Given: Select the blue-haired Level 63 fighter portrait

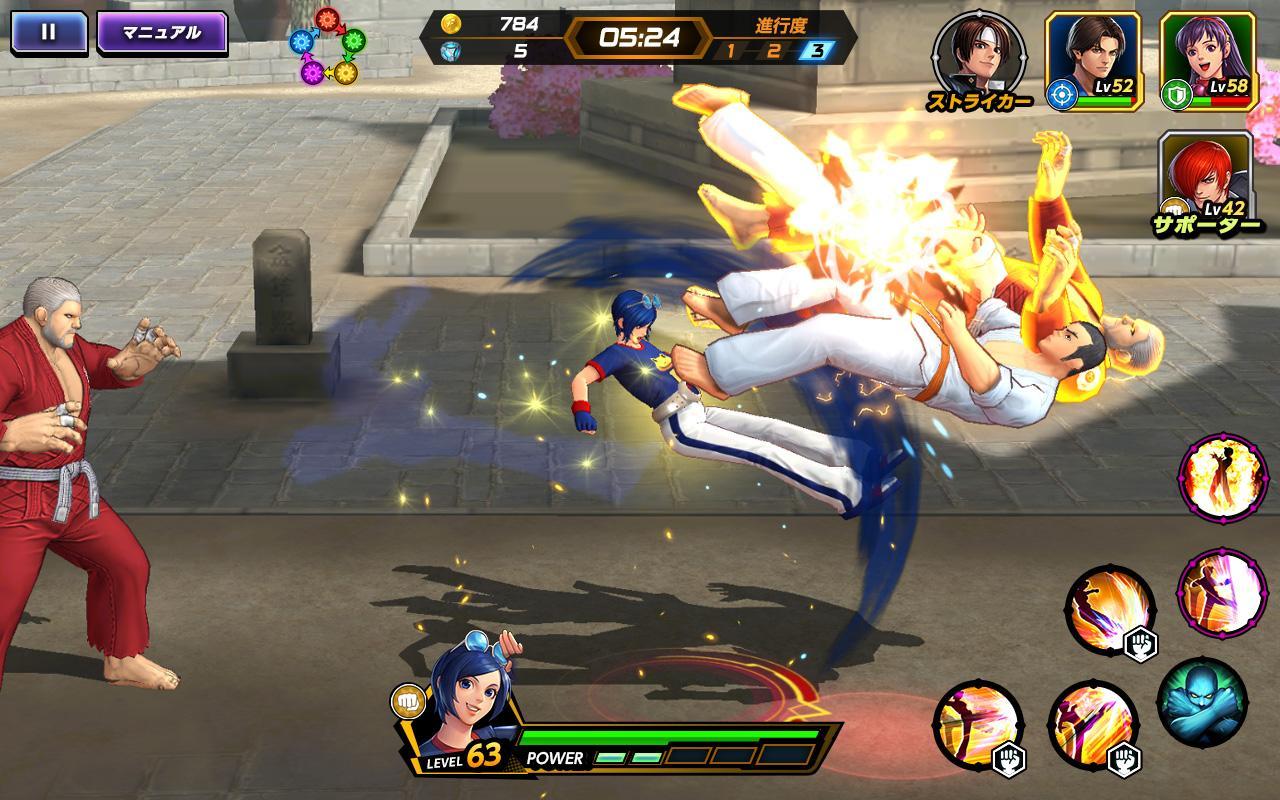Looking at the screenshot, I should [x=470, y=700].
